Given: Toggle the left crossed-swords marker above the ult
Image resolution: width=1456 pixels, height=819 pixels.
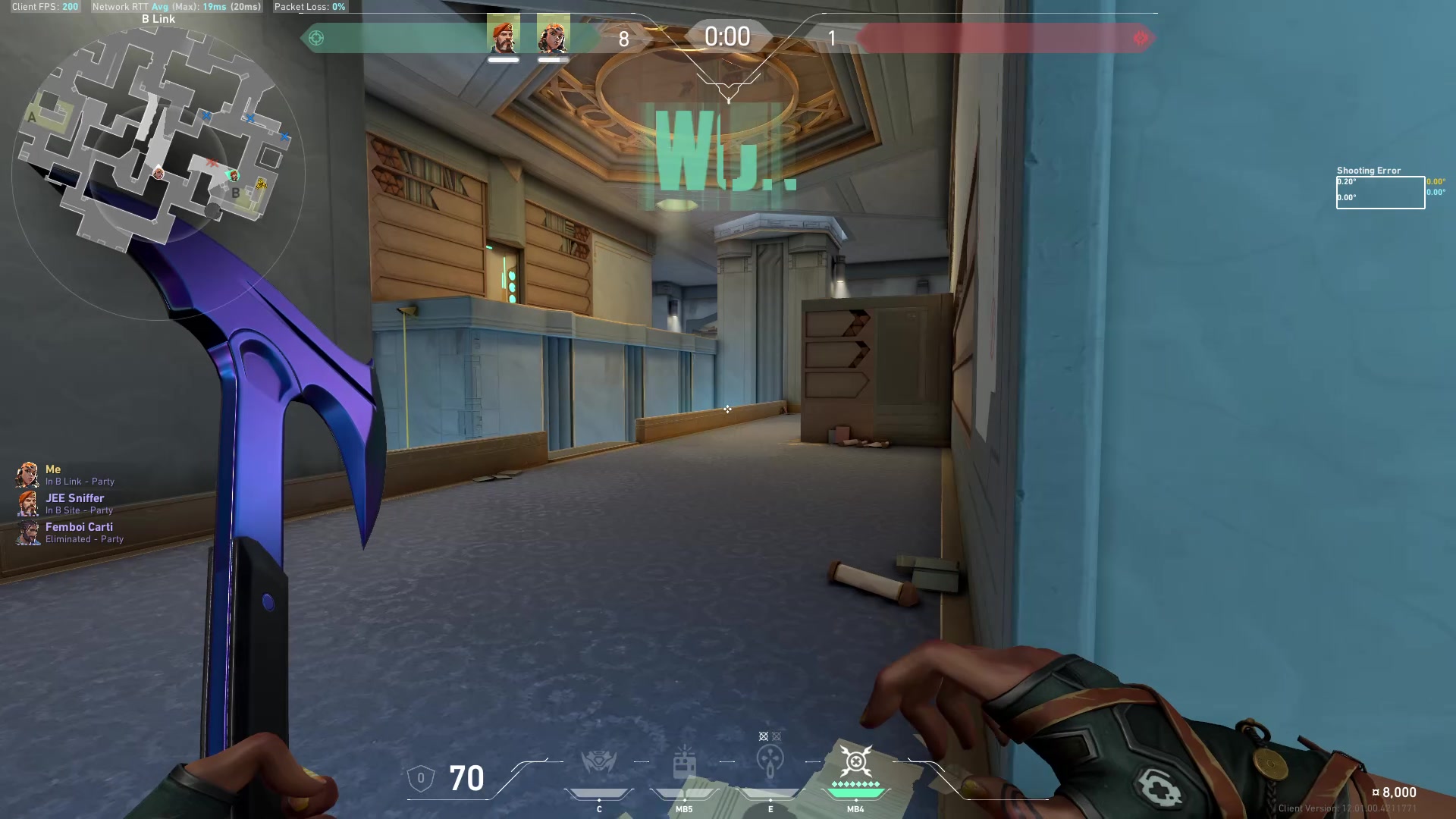Looking at the screenshot, I should [x=761, y=736].
